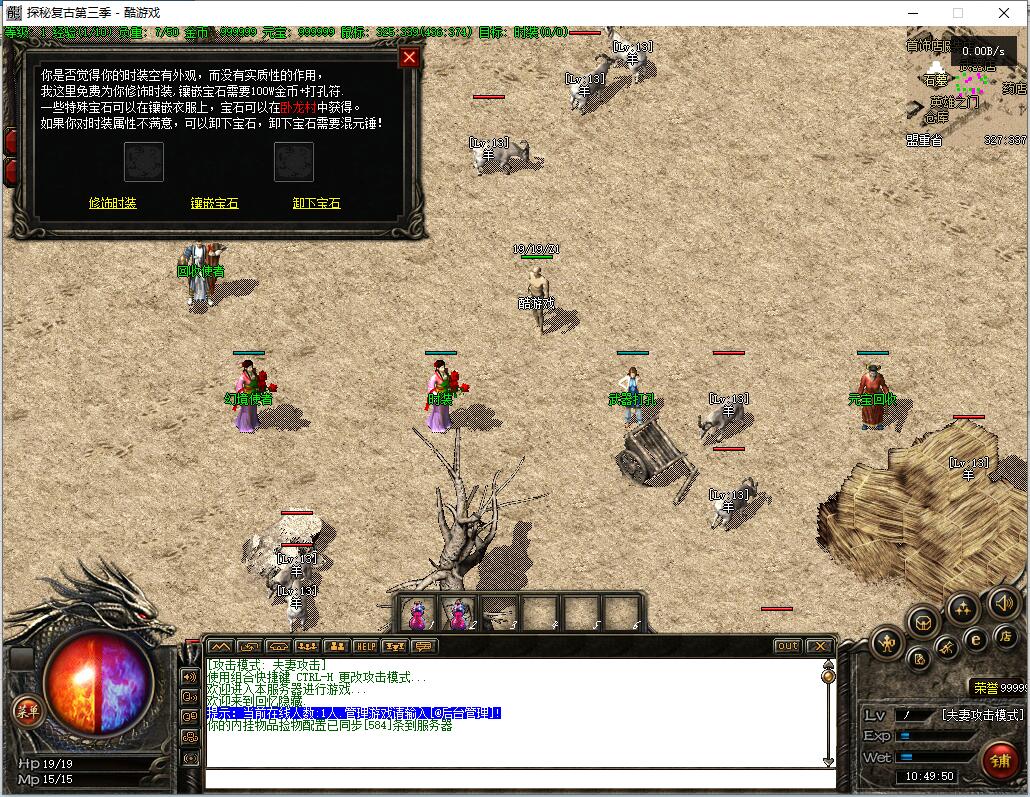Image resolution: width=1030 pixels, height=797 pixels.
Task: Use the first red potion in hotbar
Action: (x=420, y=613)
